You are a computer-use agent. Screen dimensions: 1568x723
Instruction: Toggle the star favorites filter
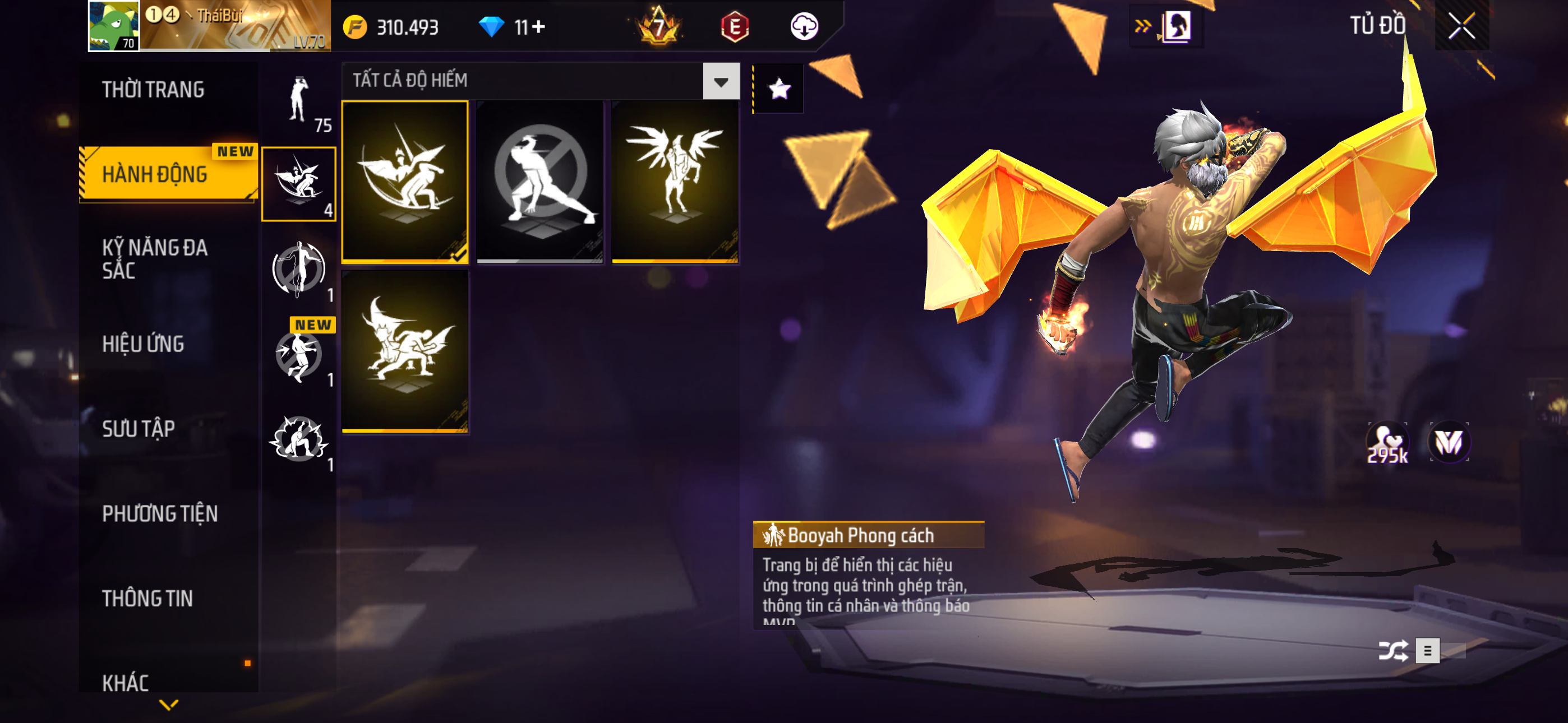pos(779,90)
